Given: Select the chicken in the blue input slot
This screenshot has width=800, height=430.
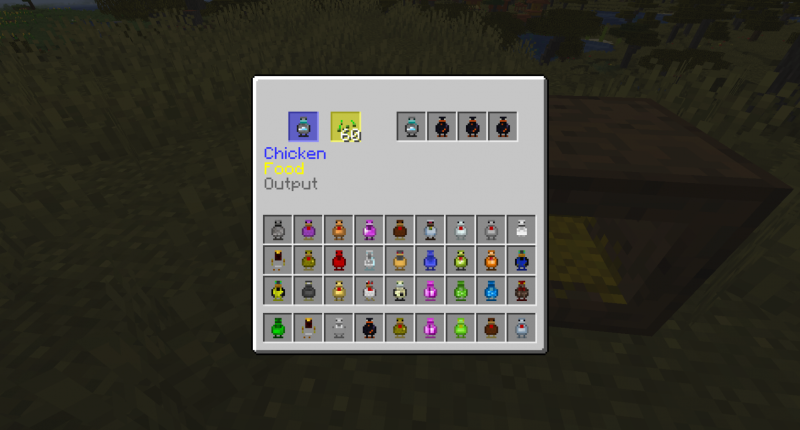Looking at the screenshot, I should click(x=303, y=126).
